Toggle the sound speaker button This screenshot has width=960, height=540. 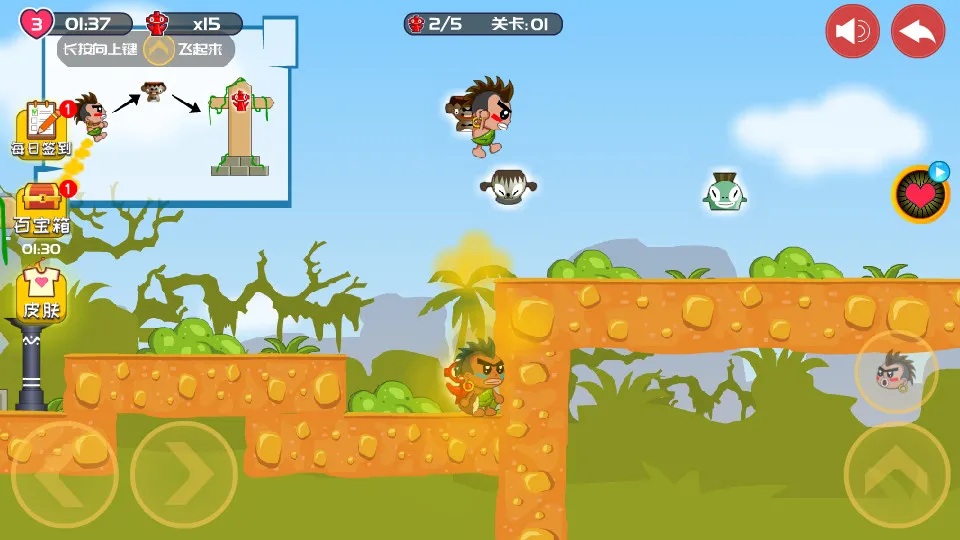click(852, 31)
